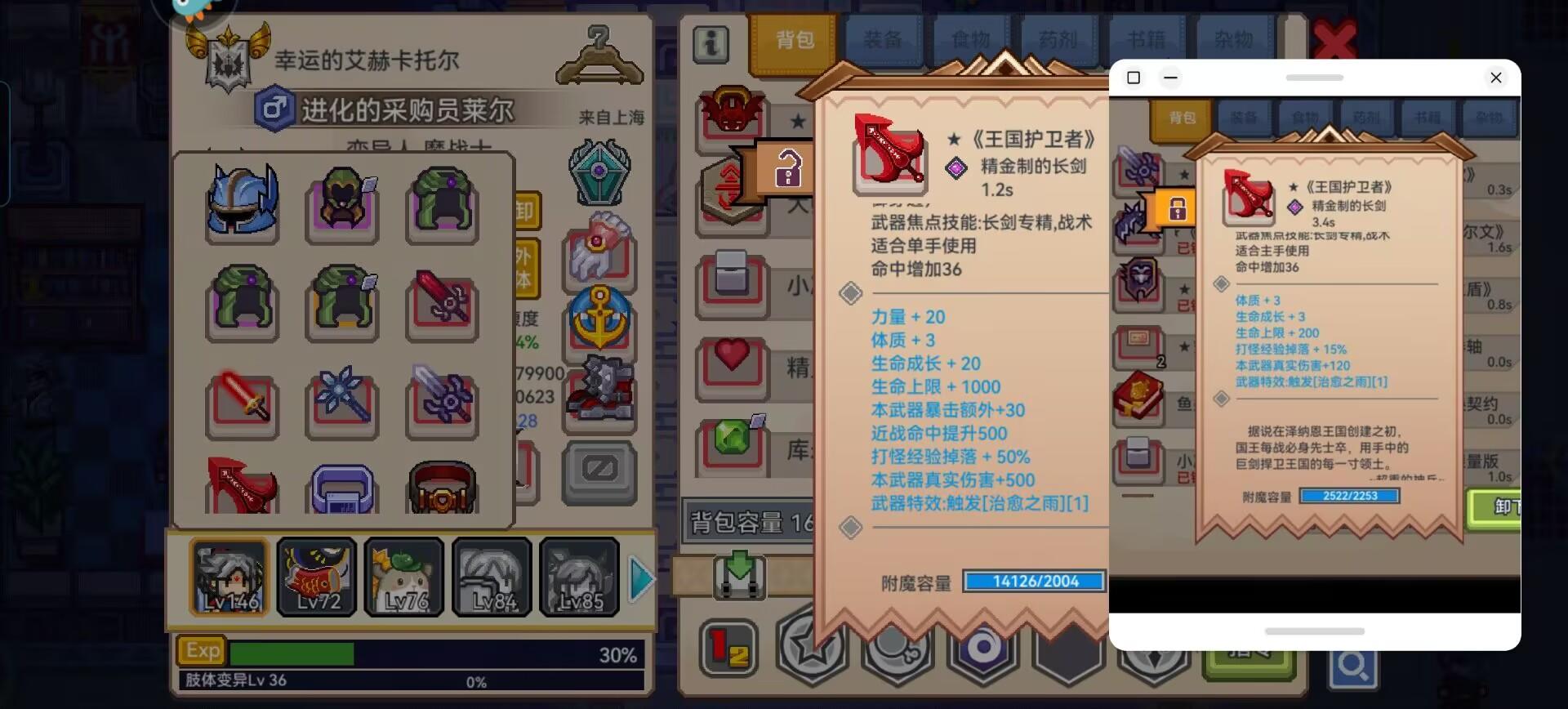The width and height of the screenshot is (1568, 709).
Task: Open the info panel via the i icon
Action: 710,45
